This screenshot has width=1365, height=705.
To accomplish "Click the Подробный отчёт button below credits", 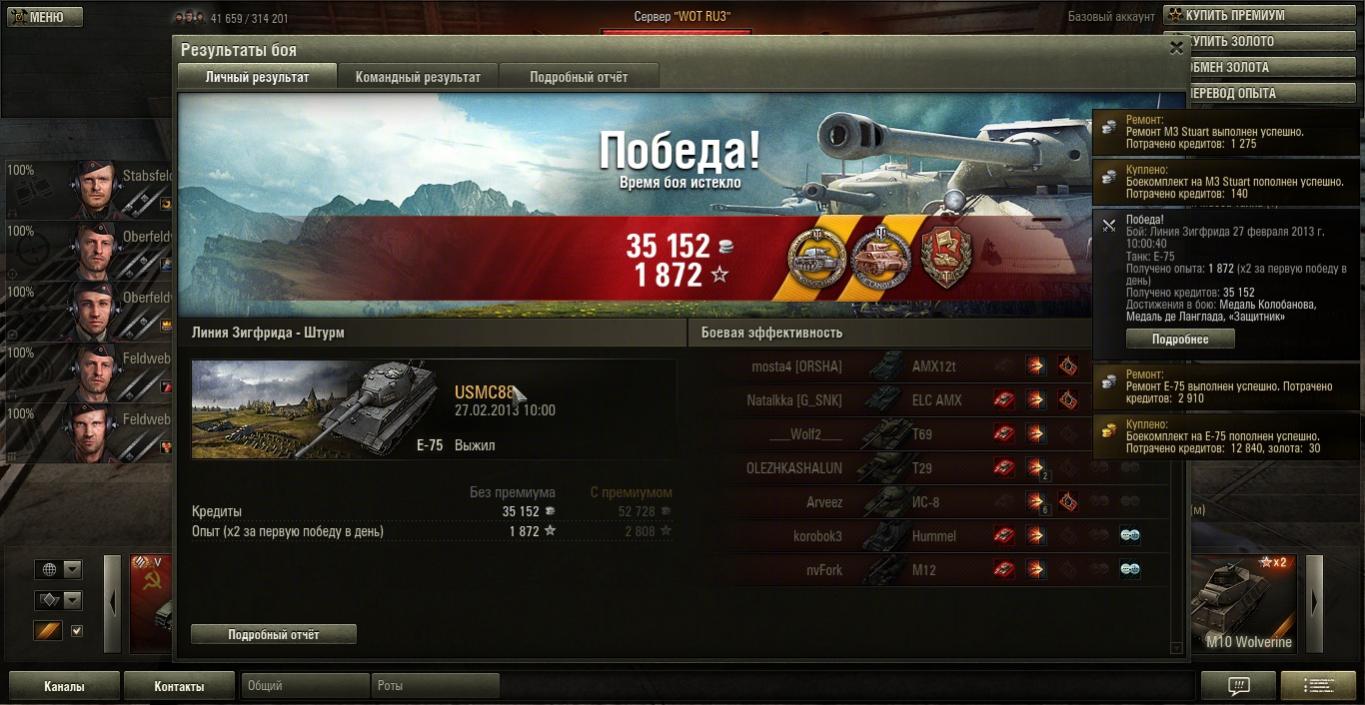I will 273,634.
